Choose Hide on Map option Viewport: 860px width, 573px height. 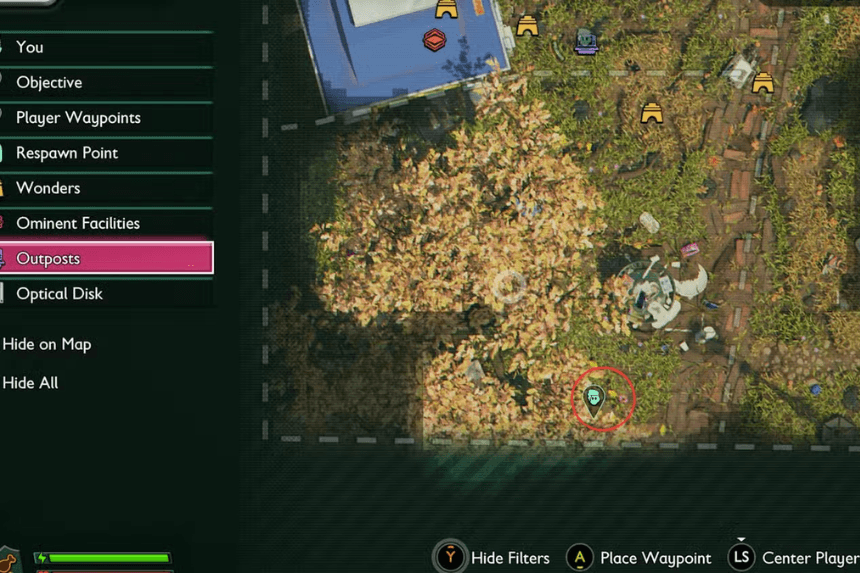(x=47, y=344)
